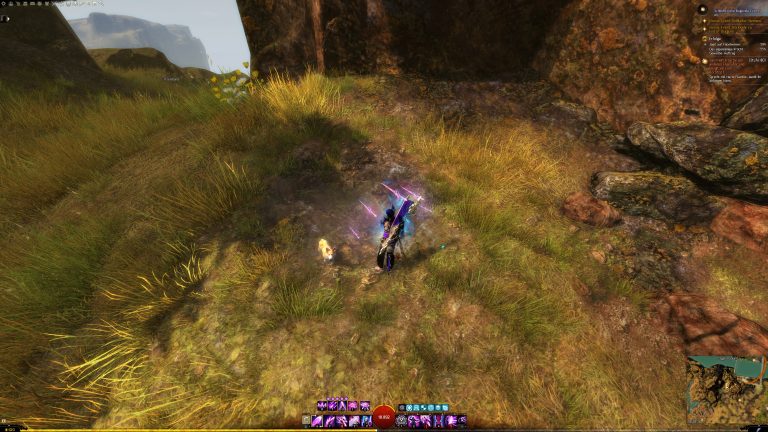Activate the first purple weapon skill
The height and width of the screenshot is (432, 768).
click(x=318, y=422)
